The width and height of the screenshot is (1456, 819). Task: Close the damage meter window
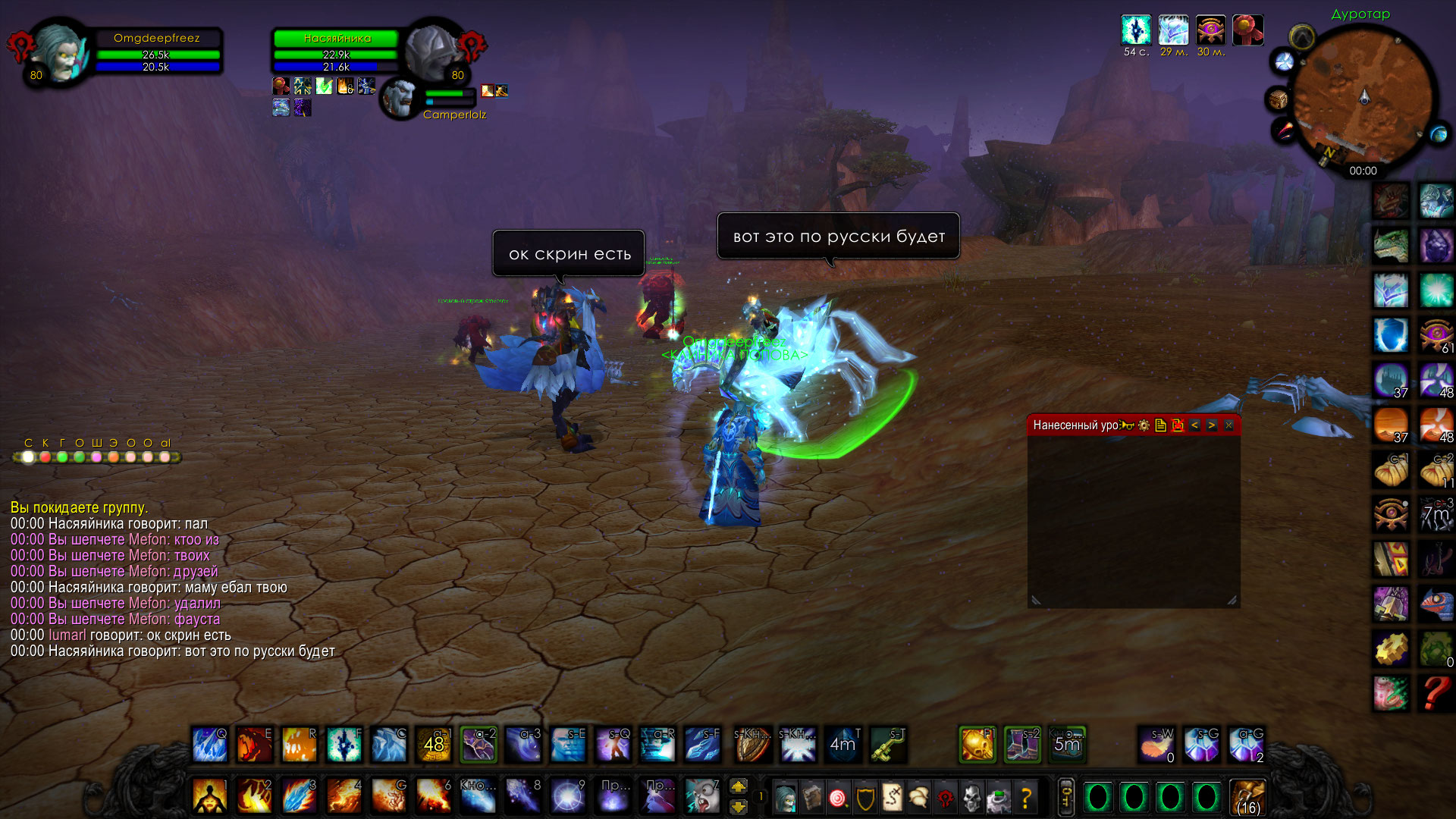[1228, 425]
